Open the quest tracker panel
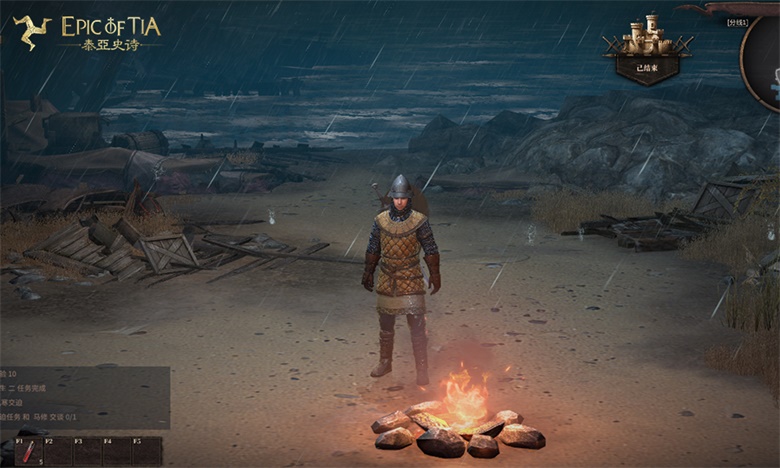Screen dimensions: 780x468 pos(84,397)
